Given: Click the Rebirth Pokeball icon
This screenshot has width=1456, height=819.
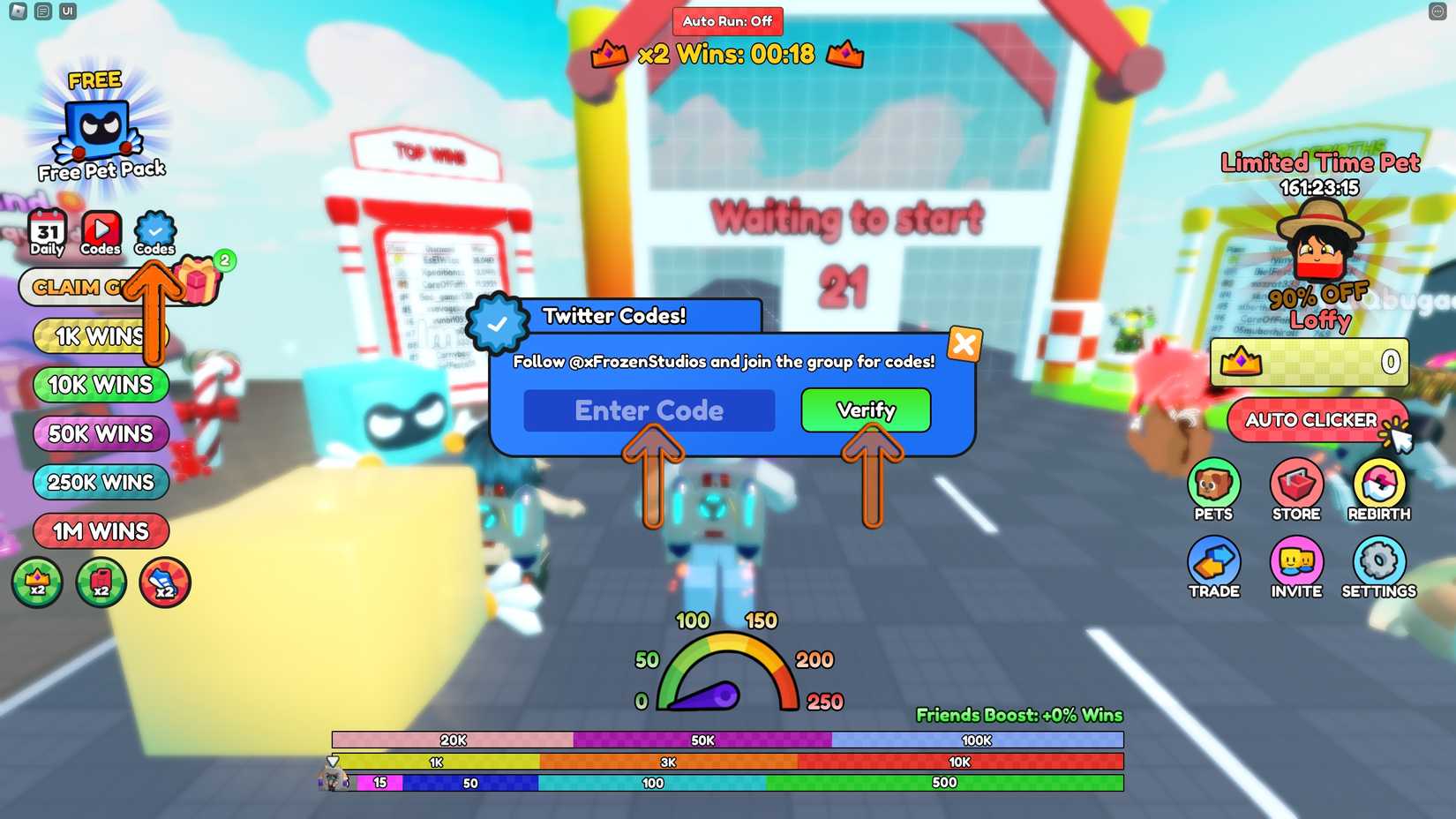Looking at the screenshot, I should pyautogui.click(x=1377, y=487).
